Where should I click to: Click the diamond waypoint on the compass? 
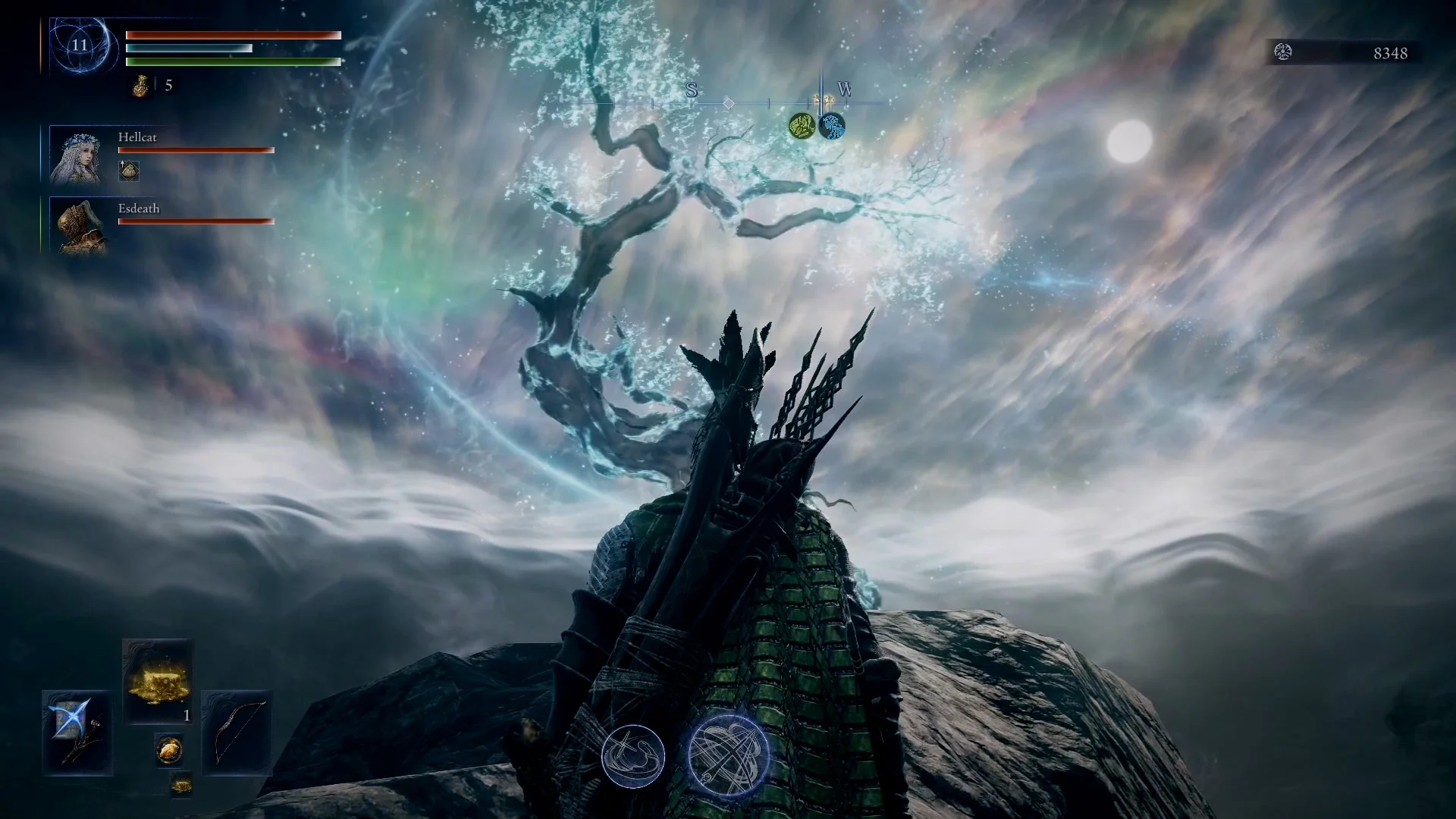[728, 102]
